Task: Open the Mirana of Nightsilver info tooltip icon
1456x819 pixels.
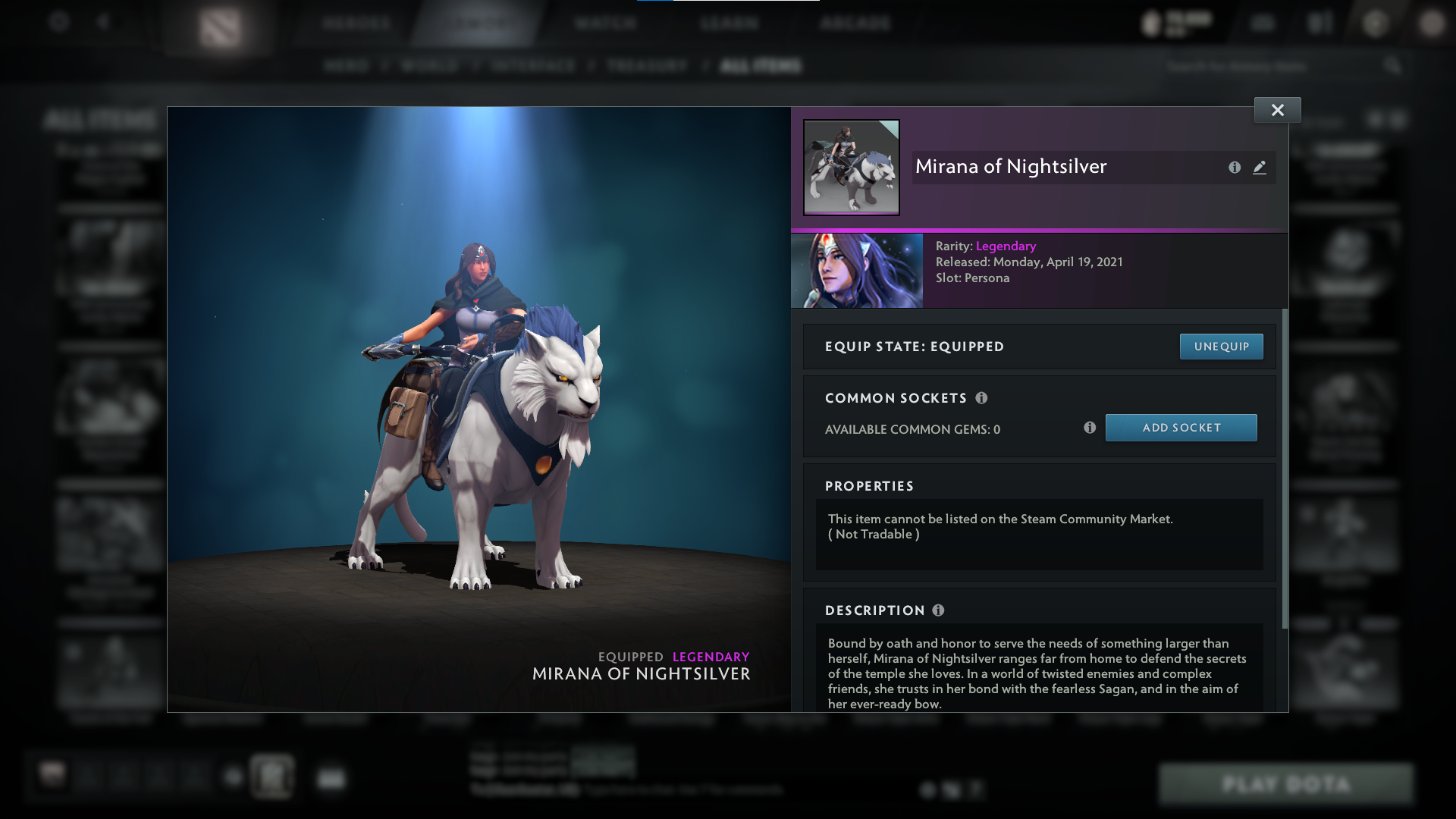Action: (1235, 168)
